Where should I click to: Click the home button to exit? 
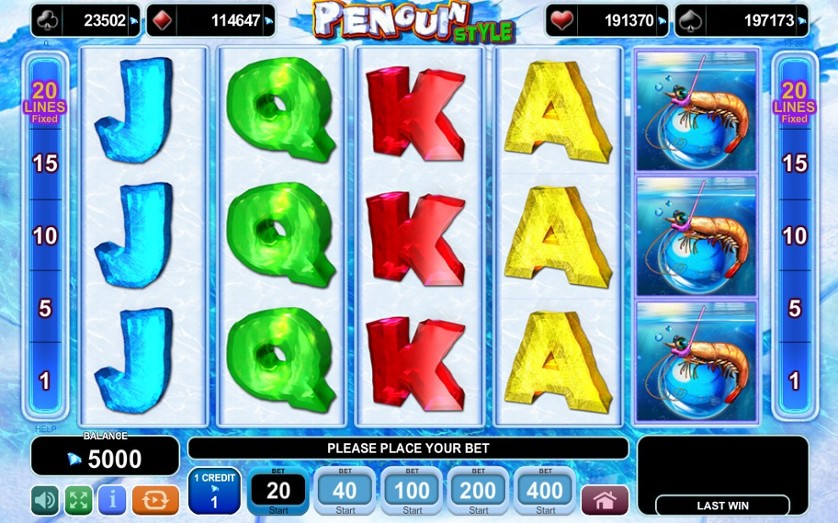[x=605, y=499]
